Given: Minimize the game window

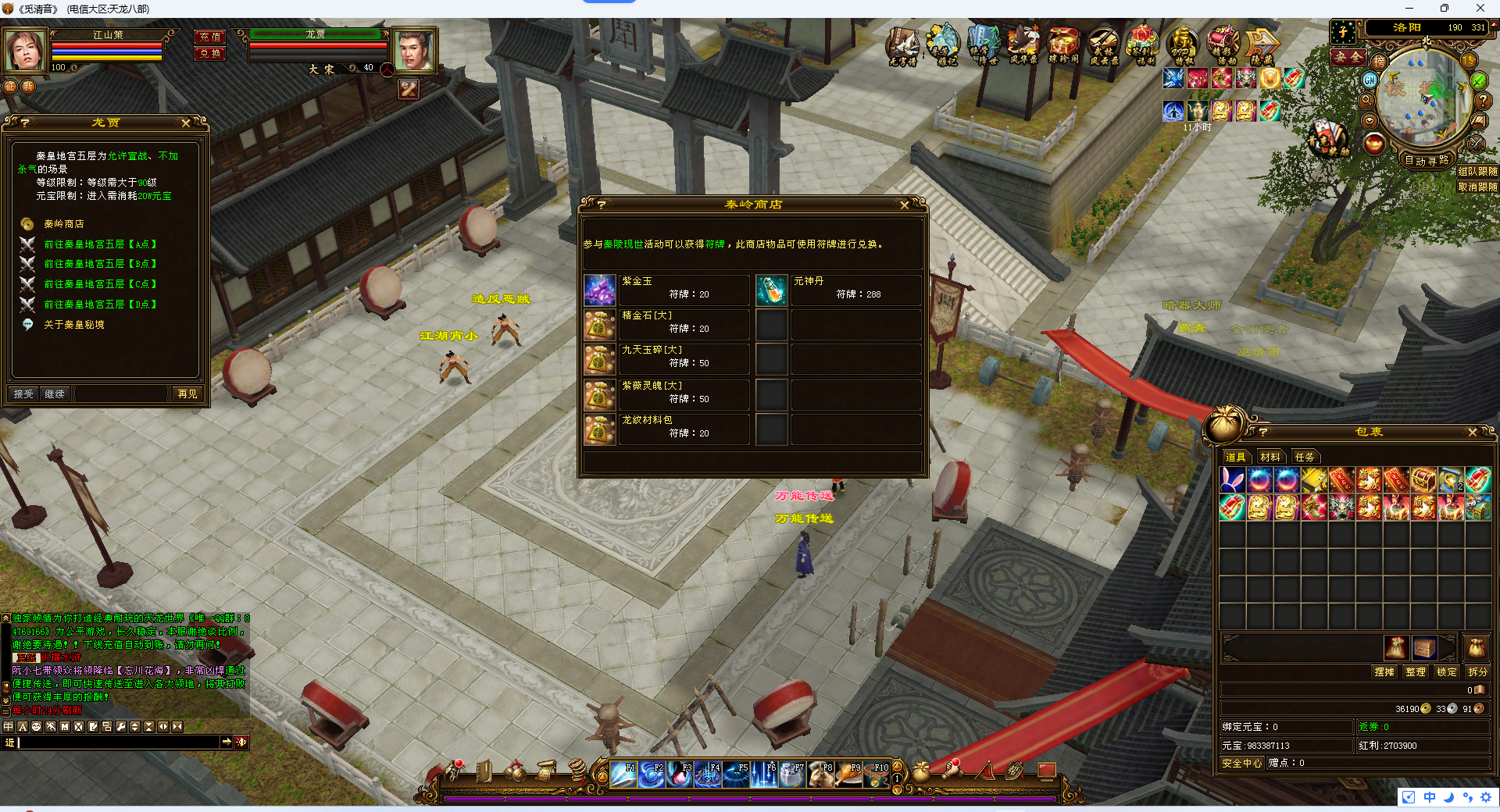Looking at the screenshot, I should 1409,9.
